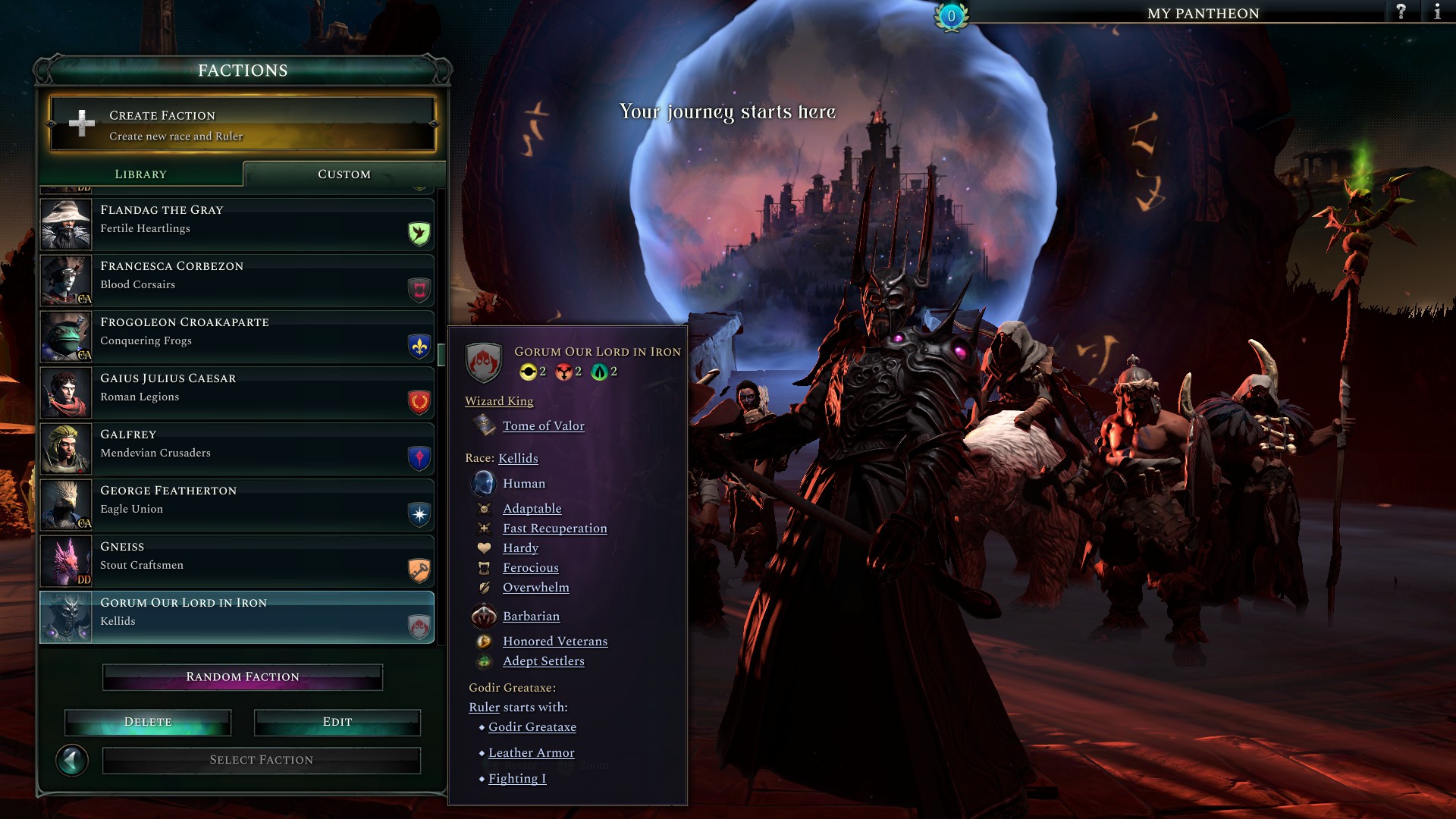Switch to the Custom tab
The width and height of the screenshot is (1456, 819).
click(343, 174)
